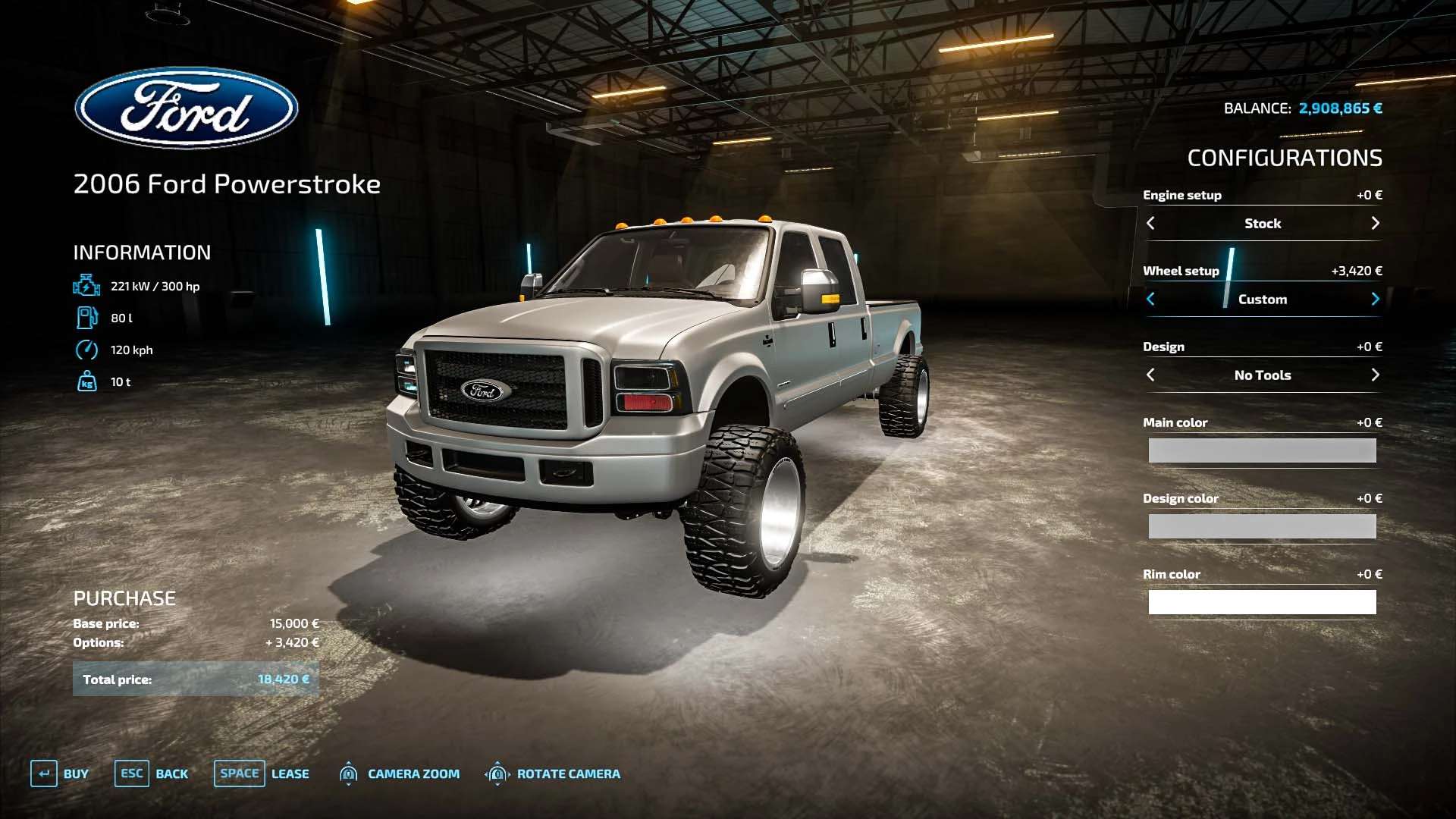Image resolution: width=1456 pixels, height=819 pixels.
Task: Select next Engine setup option
Action: tap(1375, 224)
